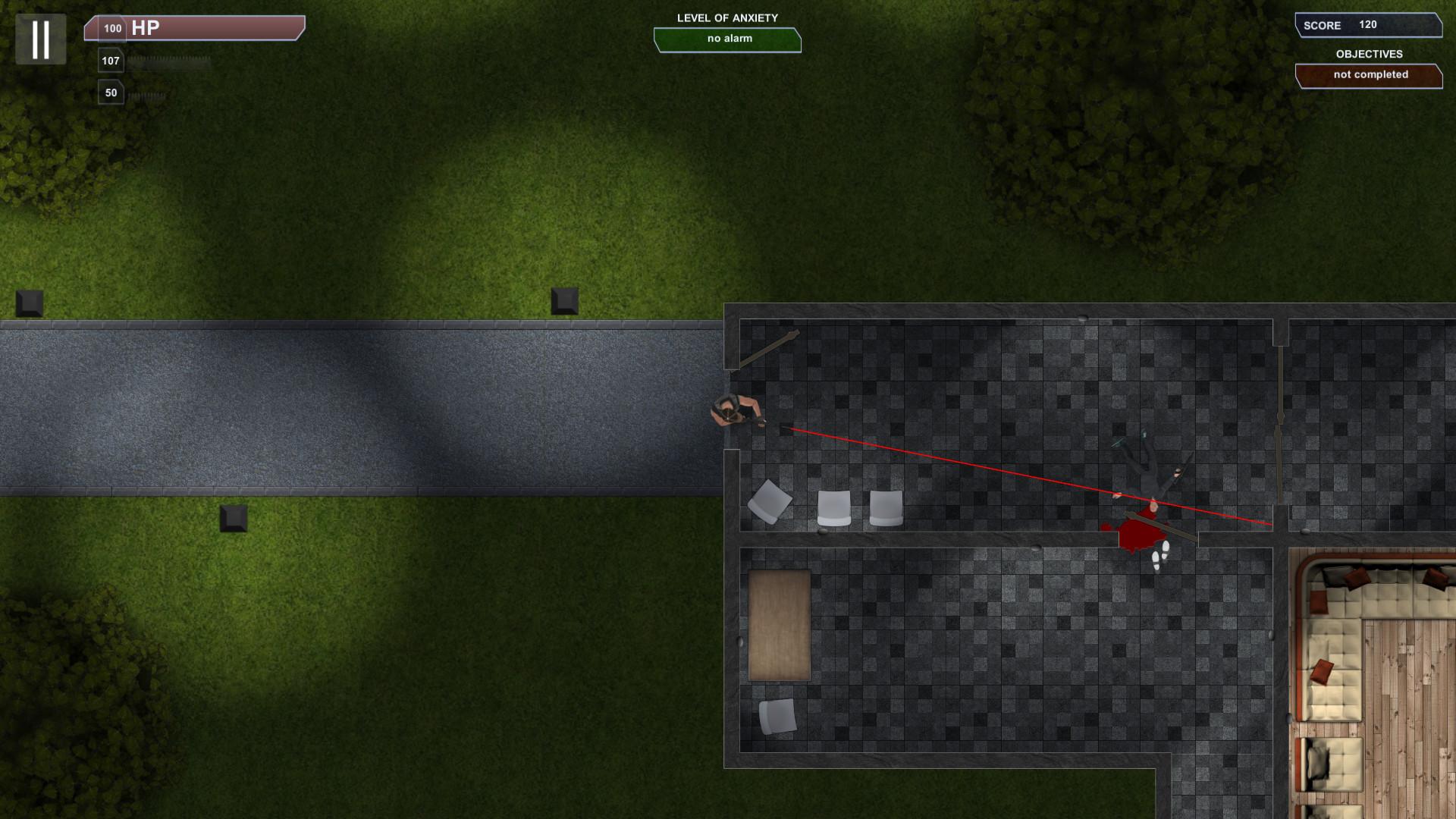Select the rifle ammo counter showing 107
Viewport: 1456px width, 819px height.
[111, 60]
